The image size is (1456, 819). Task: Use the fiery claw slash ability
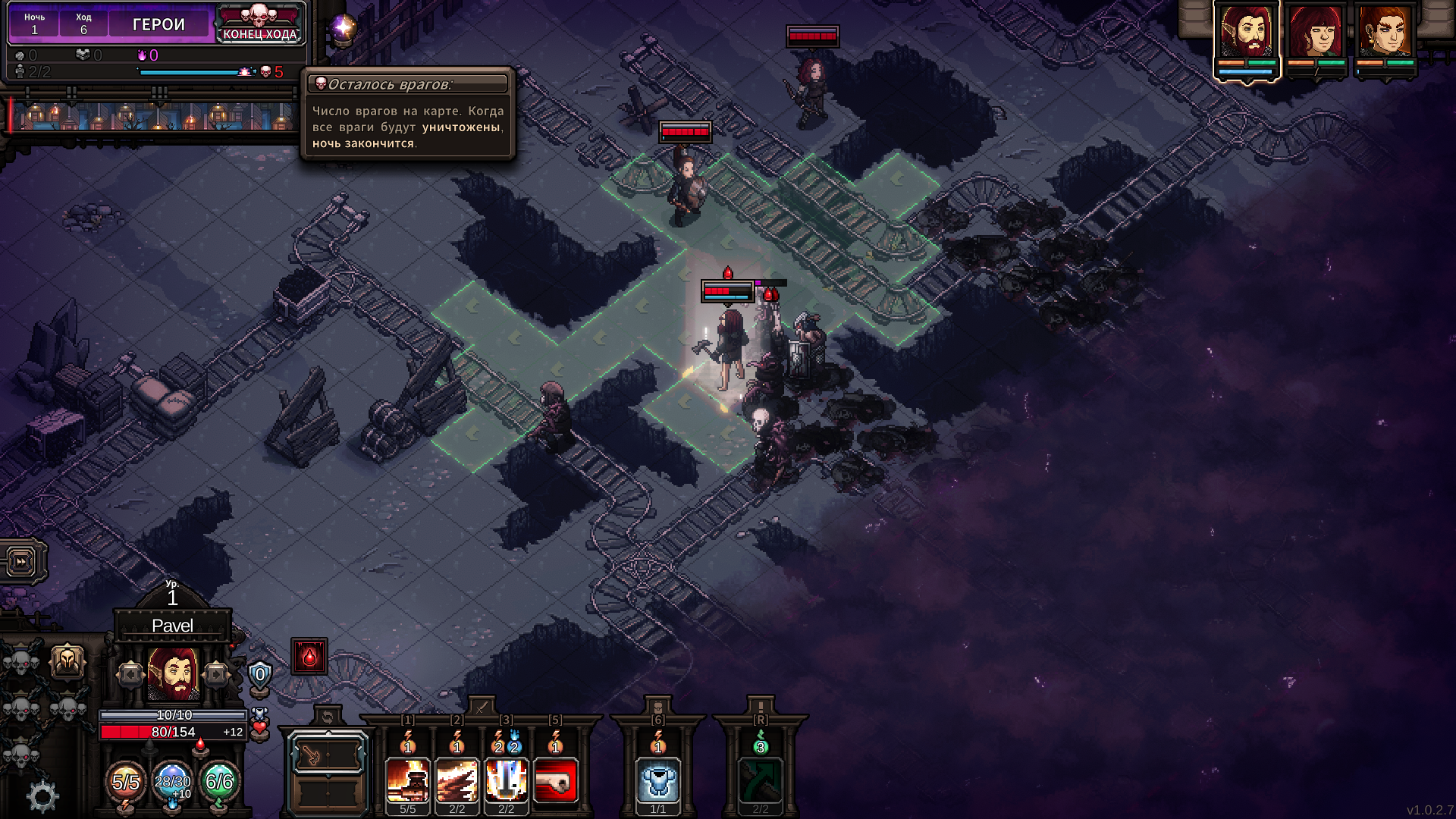point(457,780)
